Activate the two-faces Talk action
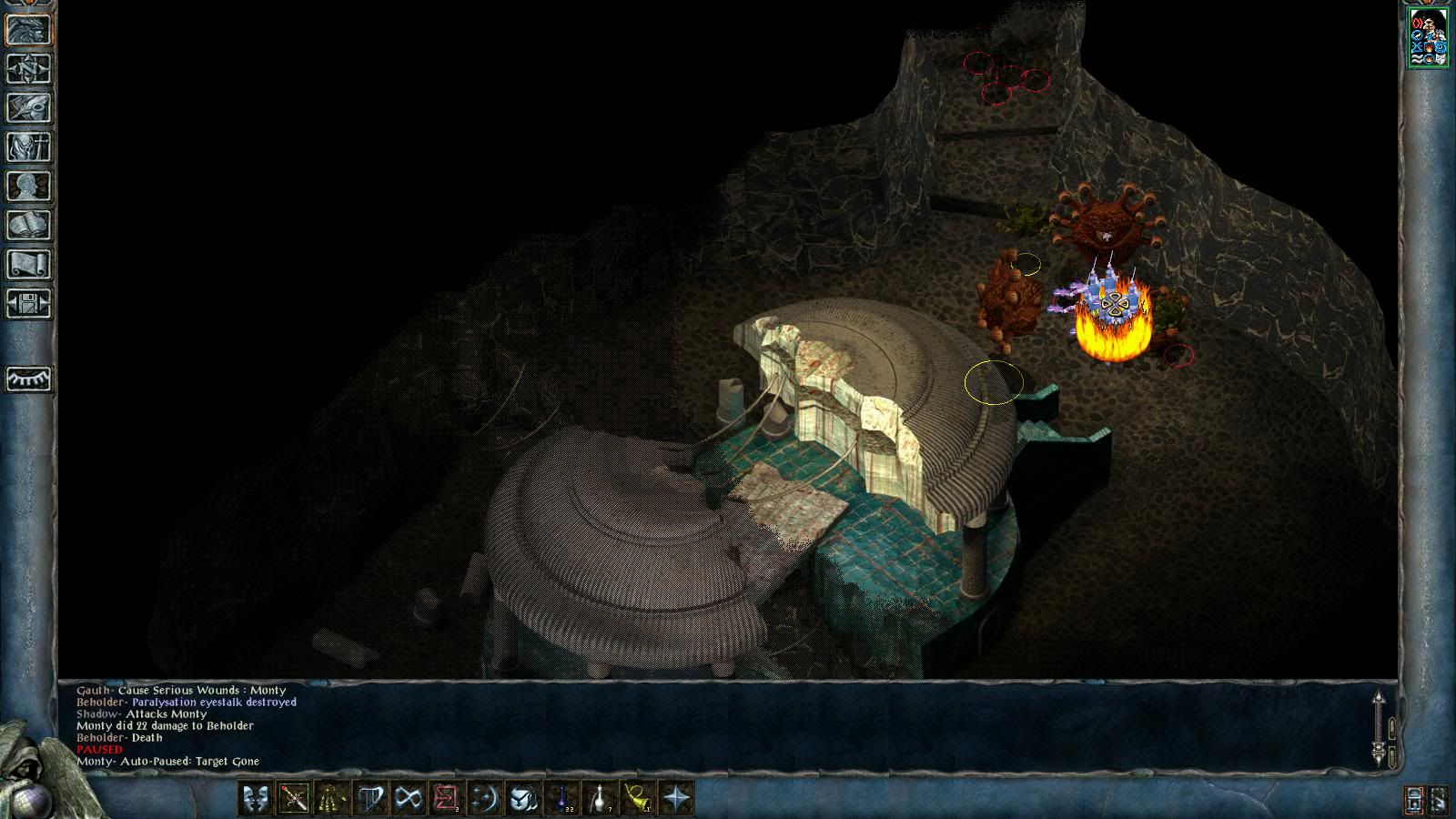The height and width of the screenshot is (819, 1456). pos(255,798)
